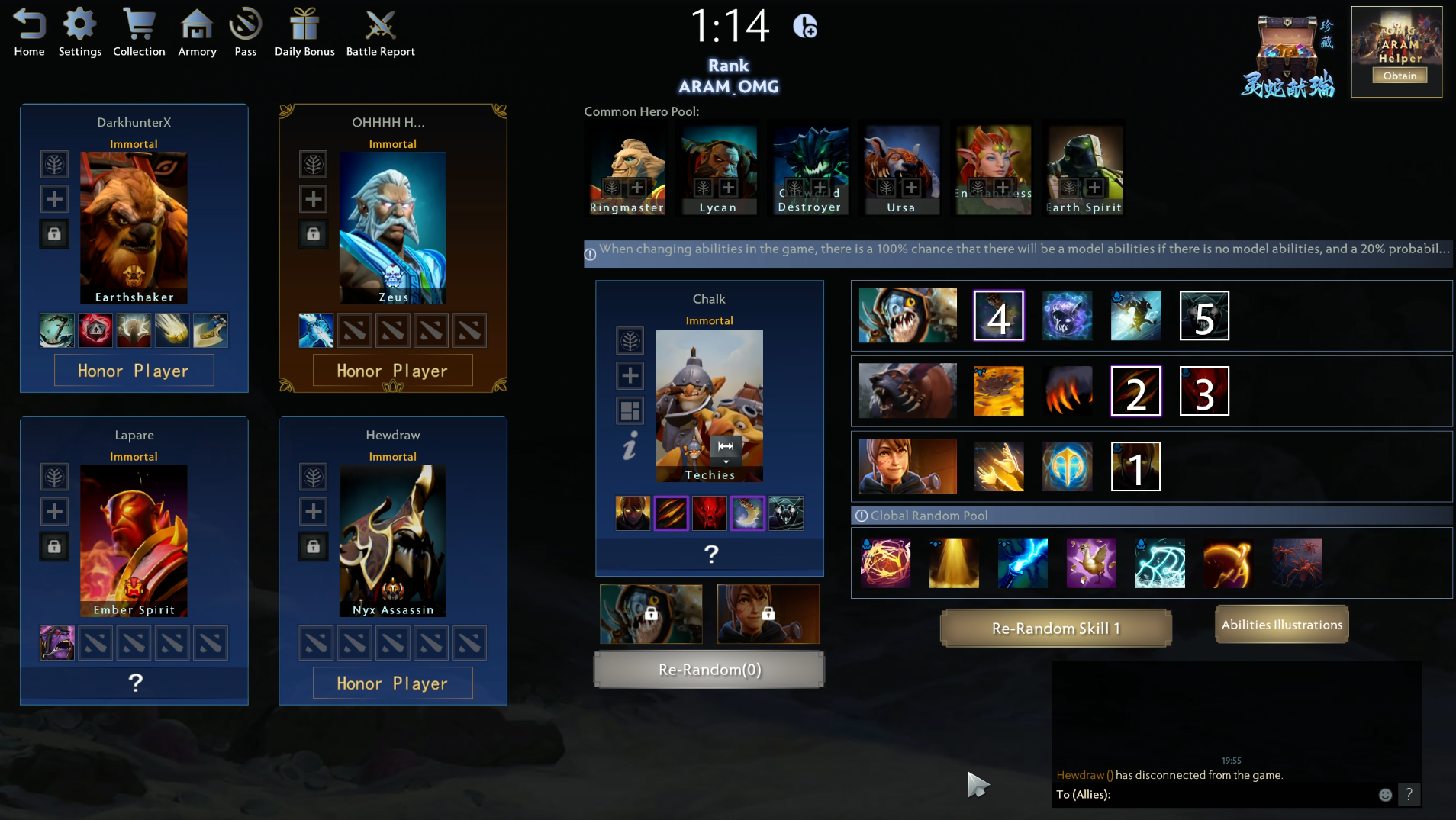Re-Random Skill 1
This screenshot has width=1456, height=820.
coord(1055,629)
